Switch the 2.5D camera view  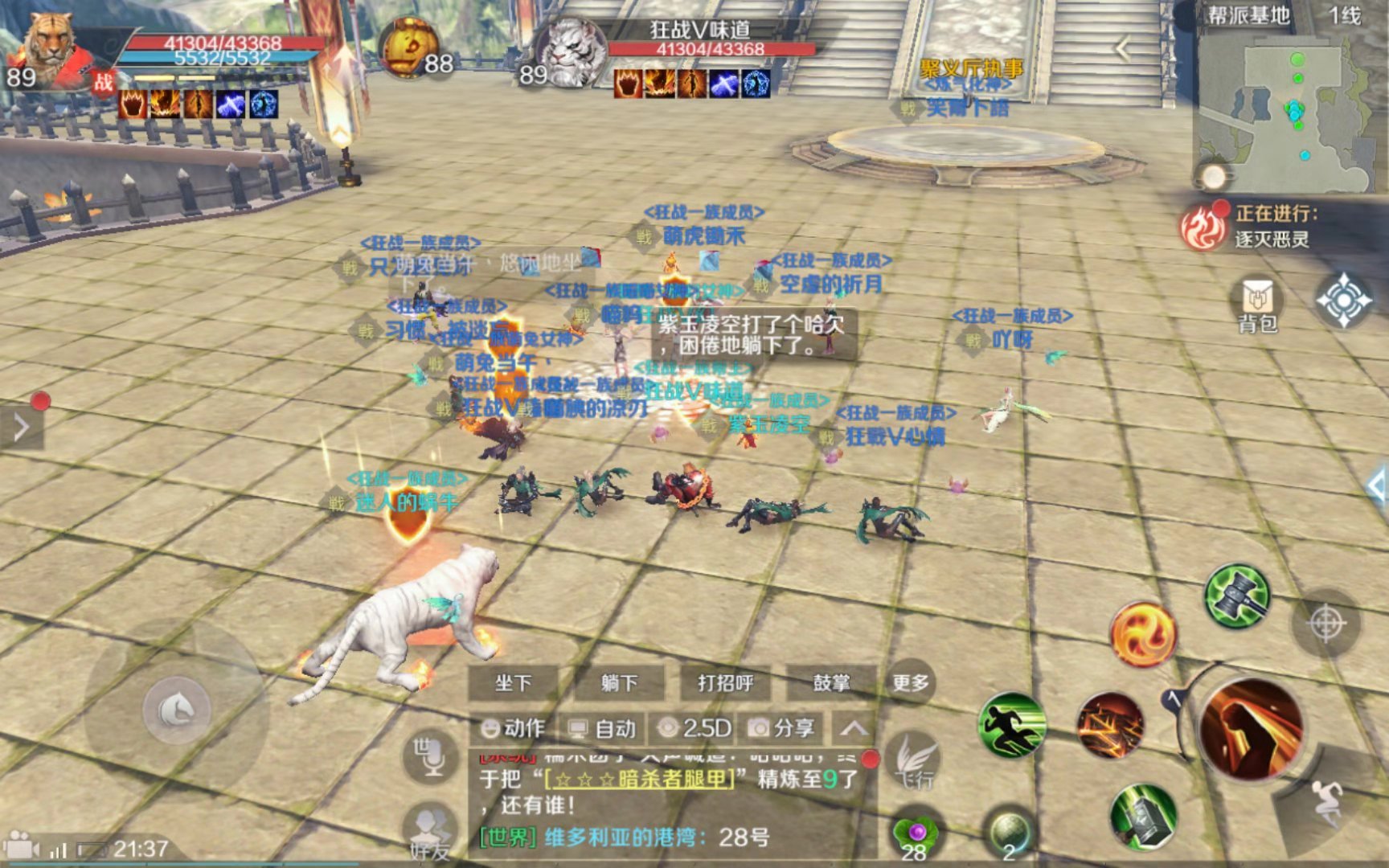(x=694, y=728)
